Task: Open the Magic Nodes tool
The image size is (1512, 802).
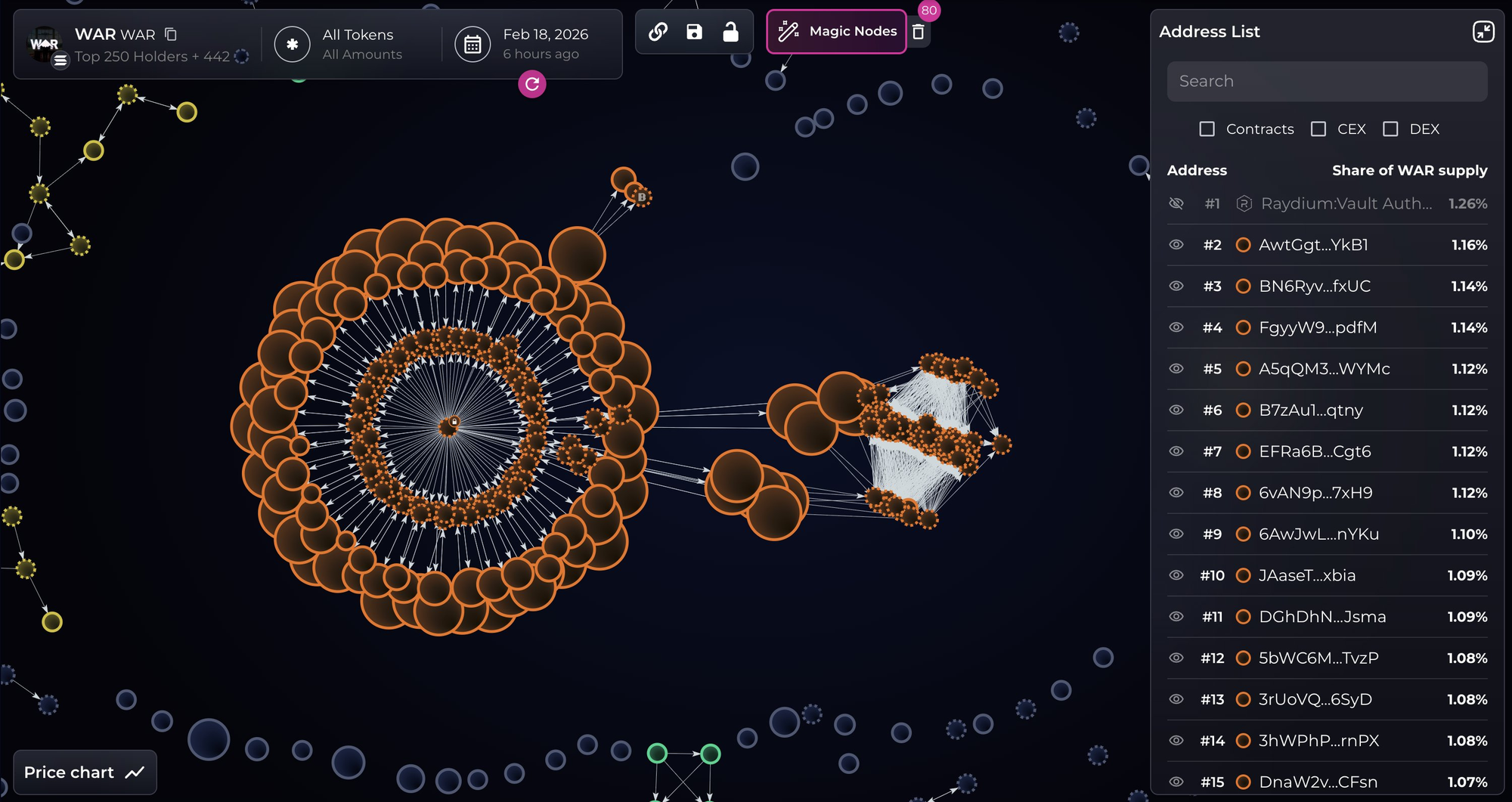Action: pyautogui.click(x=836, y=32)
